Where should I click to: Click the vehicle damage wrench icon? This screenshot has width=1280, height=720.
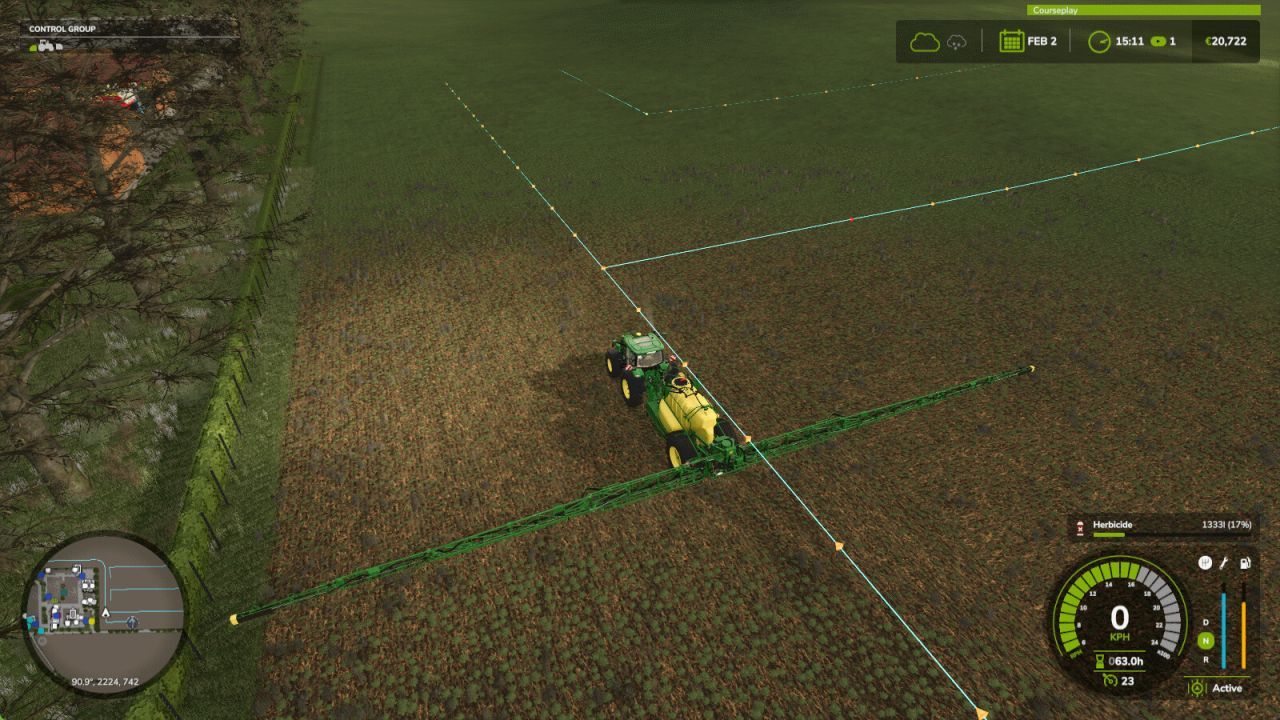(1224, 564)
